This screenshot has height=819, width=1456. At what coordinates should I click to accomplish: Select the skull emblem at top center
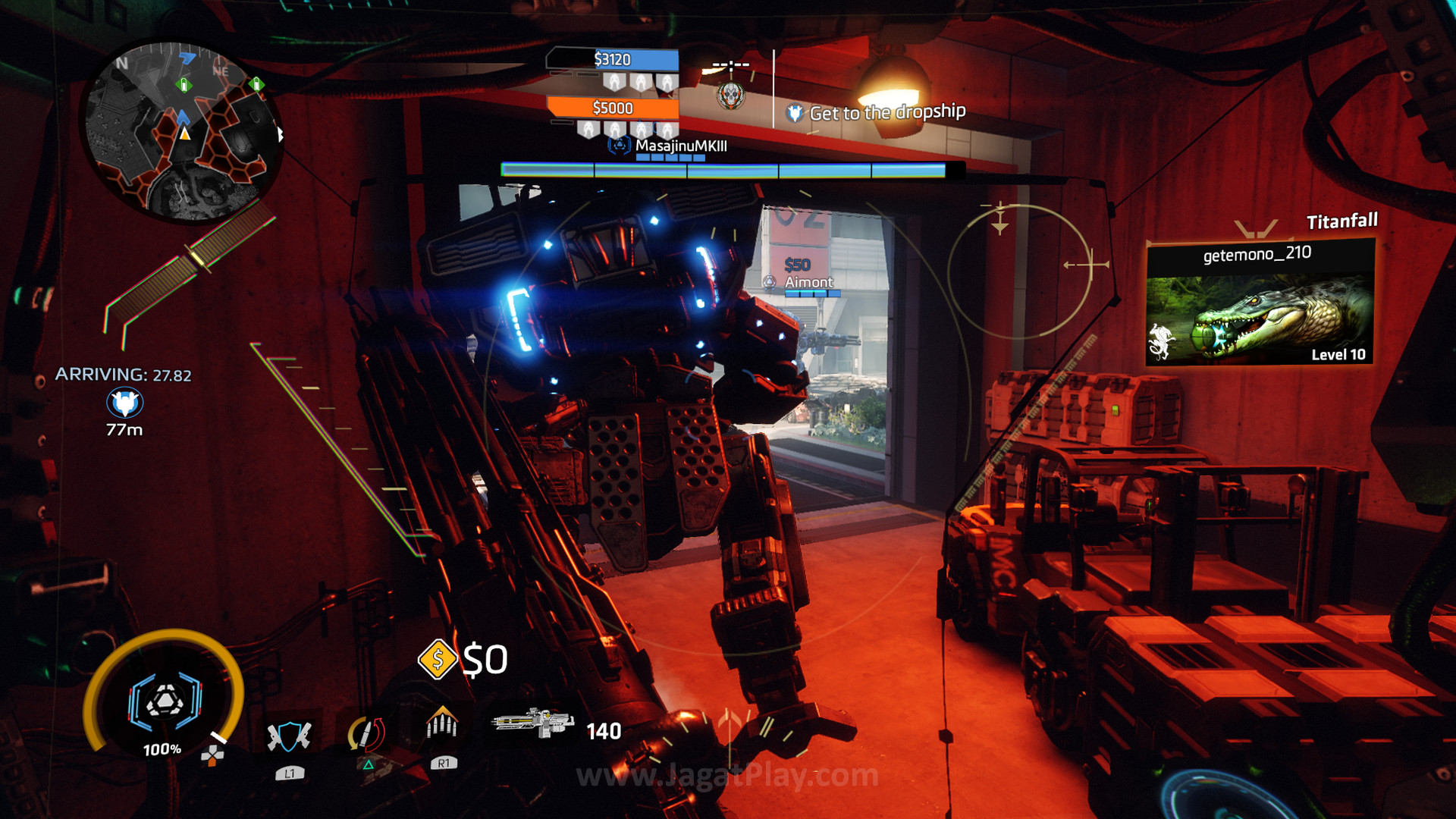click(731, 96)
